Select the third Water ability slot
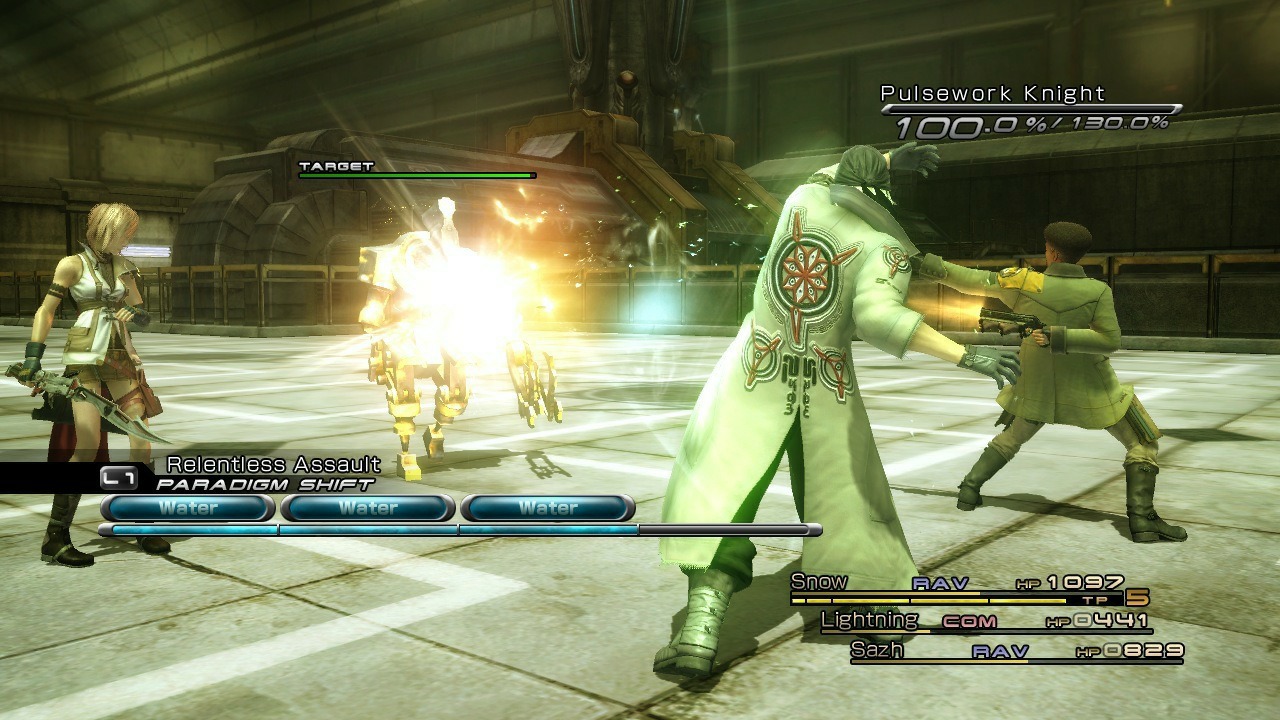 pos(548,508)
